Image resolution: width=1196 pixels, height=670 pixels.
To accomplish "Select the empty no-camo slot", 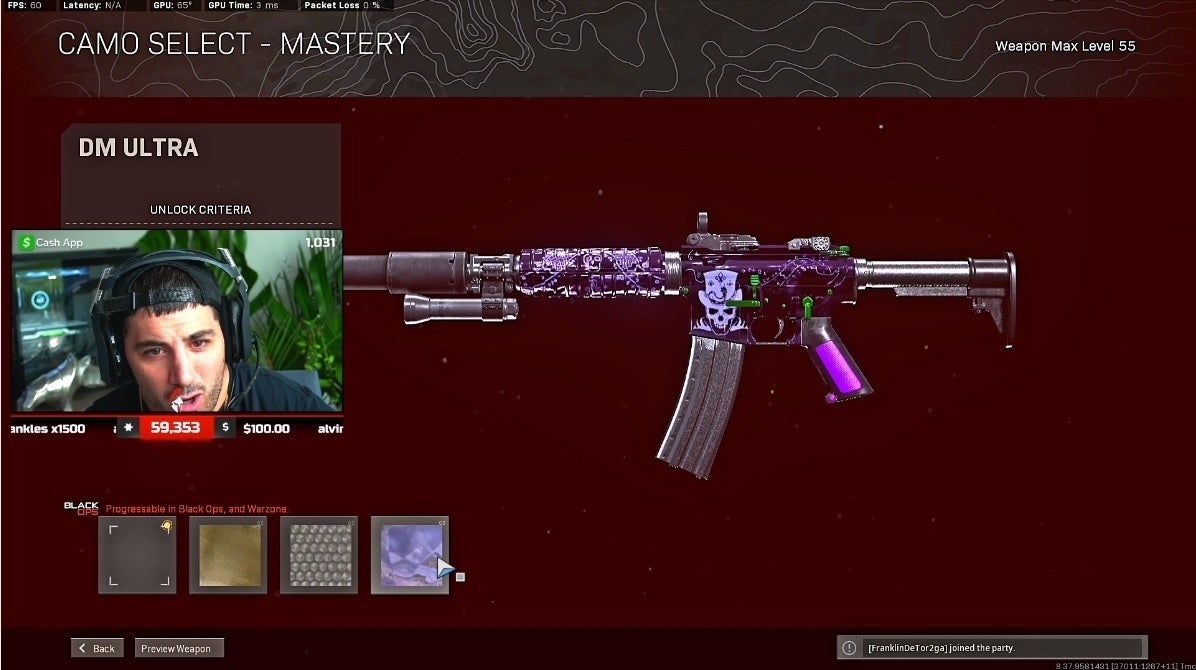I will coord(137,555).
